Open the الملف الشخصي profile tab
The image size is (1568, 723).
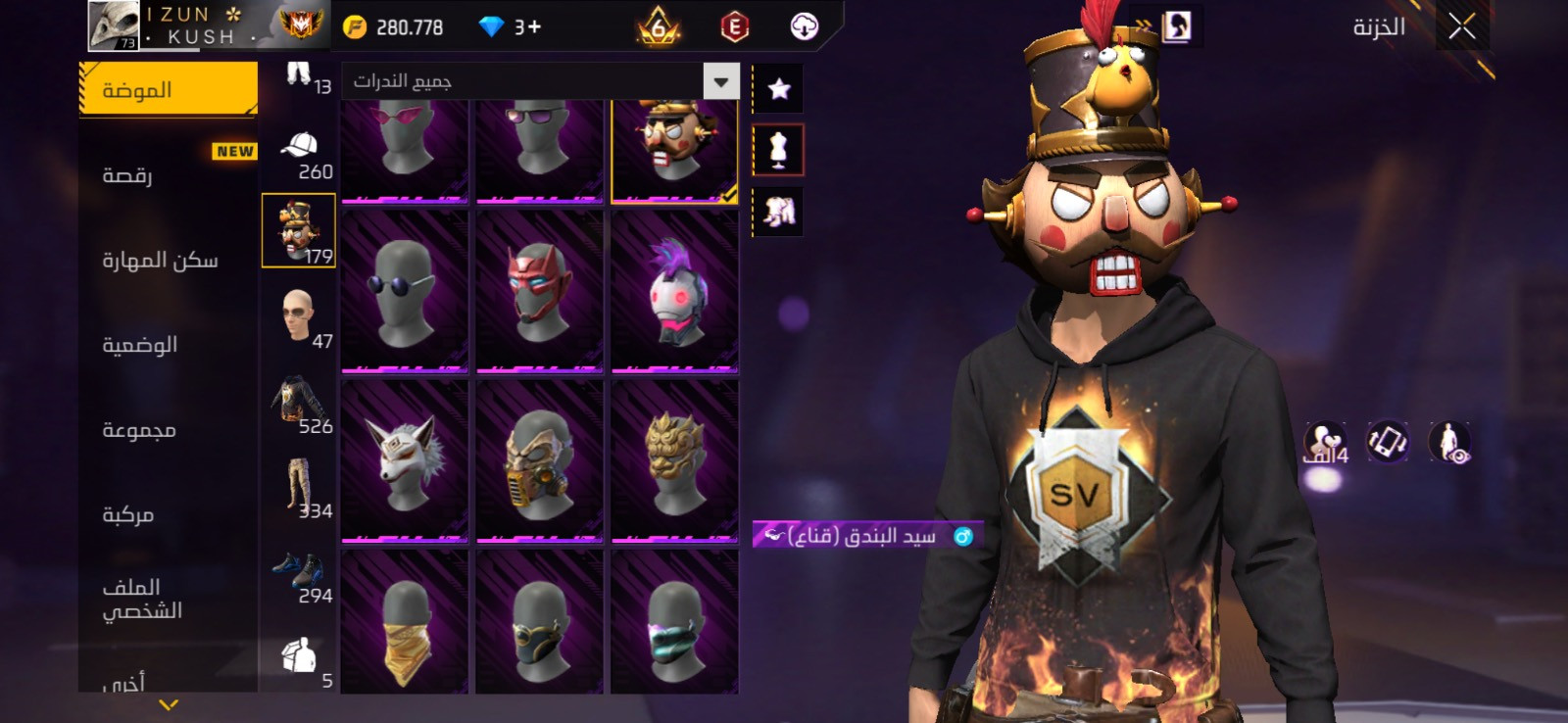(142, 599)
